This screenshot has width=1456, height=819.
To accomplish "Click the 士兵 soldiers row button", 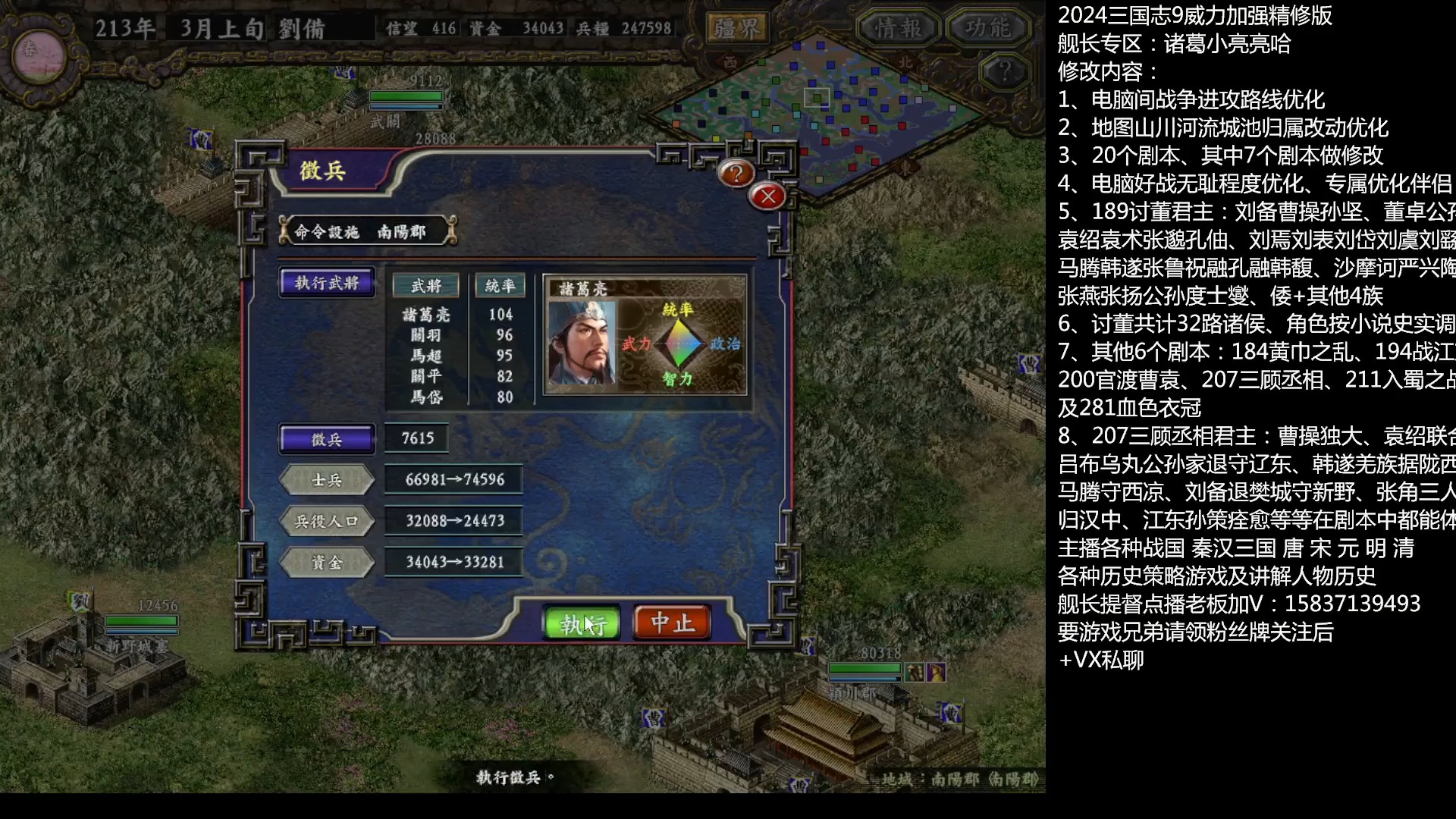I will [x=327, y=480].
